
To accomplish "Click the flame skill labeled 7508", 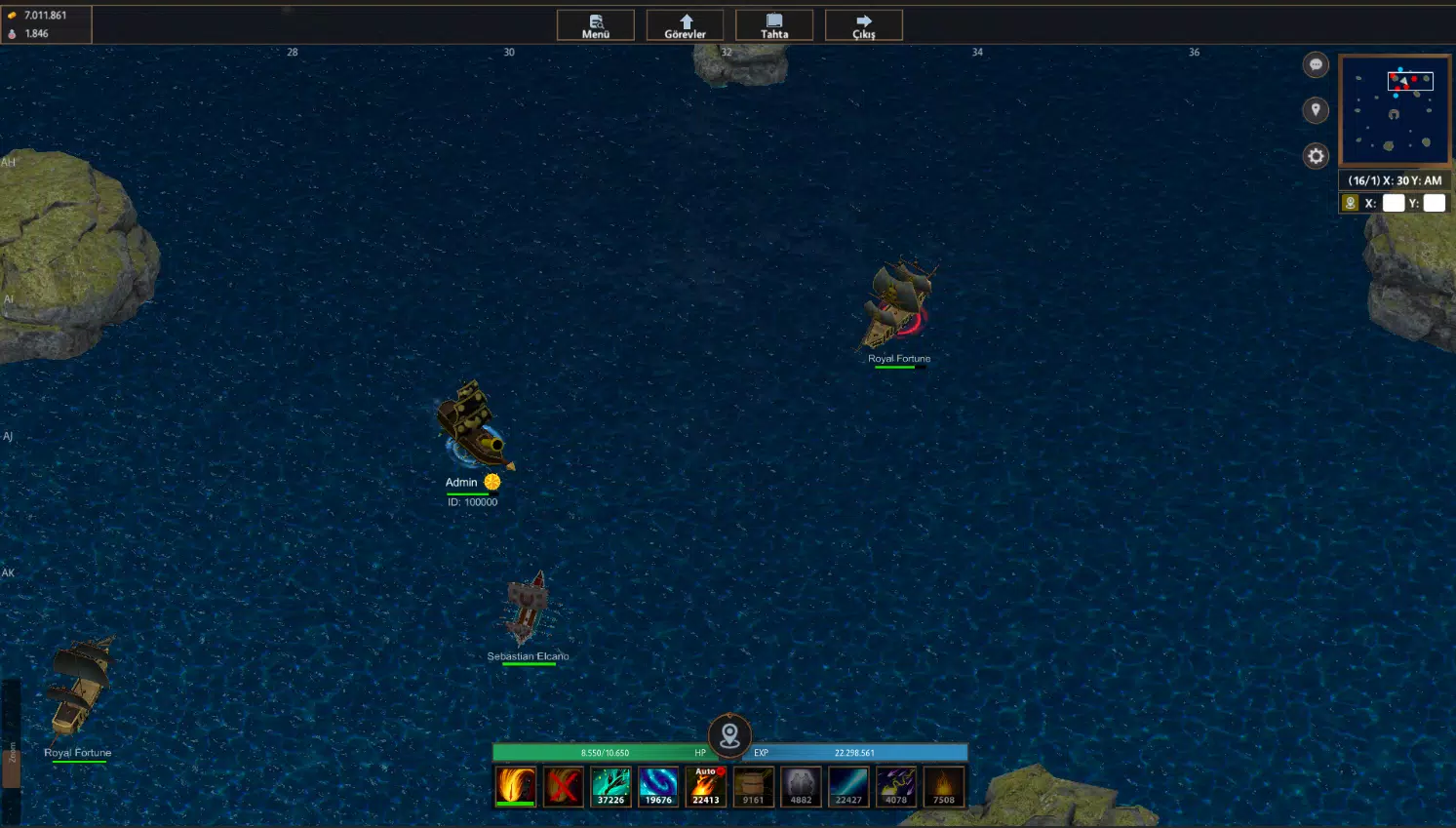I will [942, 785].
